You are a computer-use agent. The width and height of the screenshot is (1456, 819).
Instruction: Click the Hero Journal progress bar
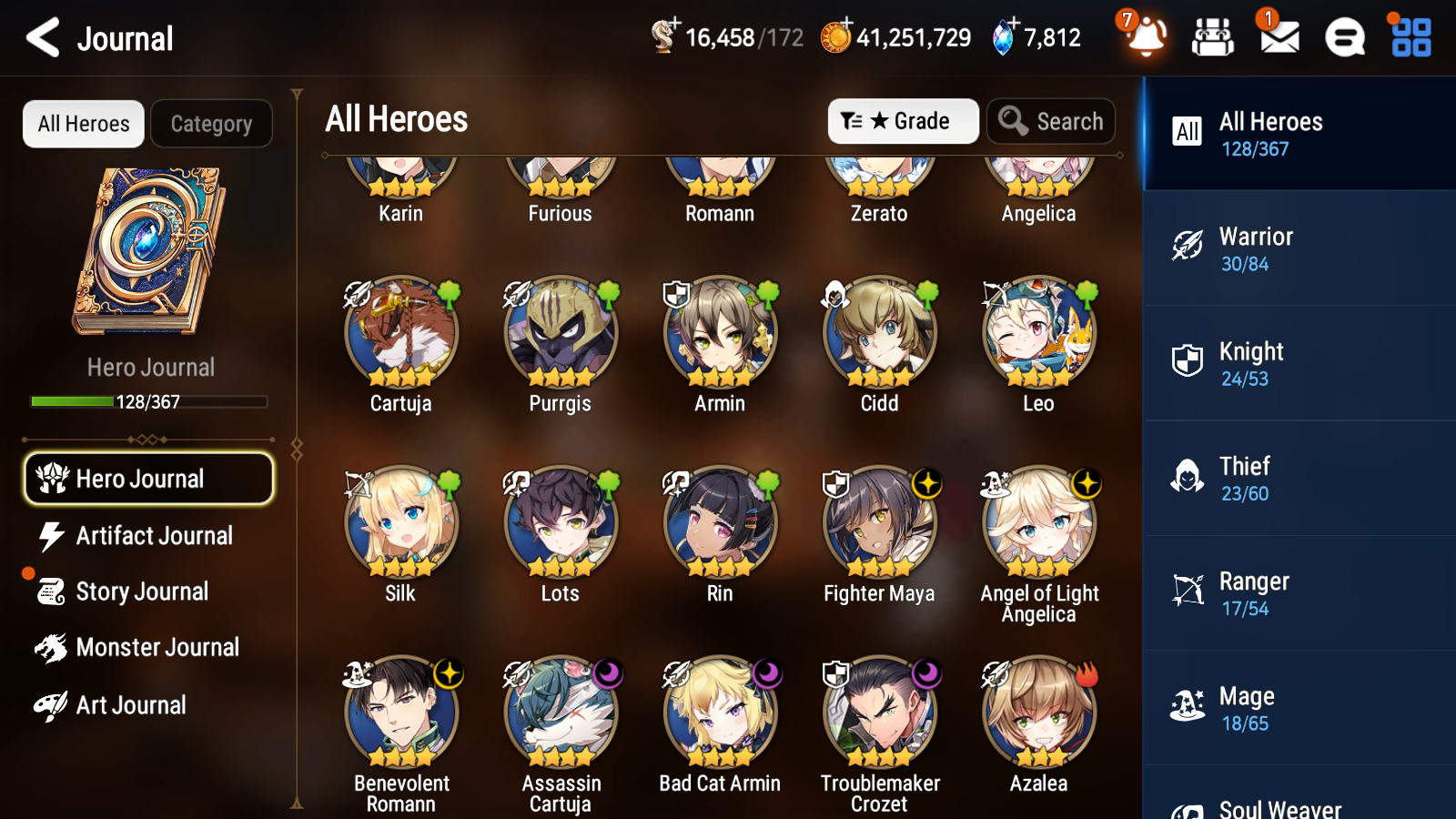point(148,400)
